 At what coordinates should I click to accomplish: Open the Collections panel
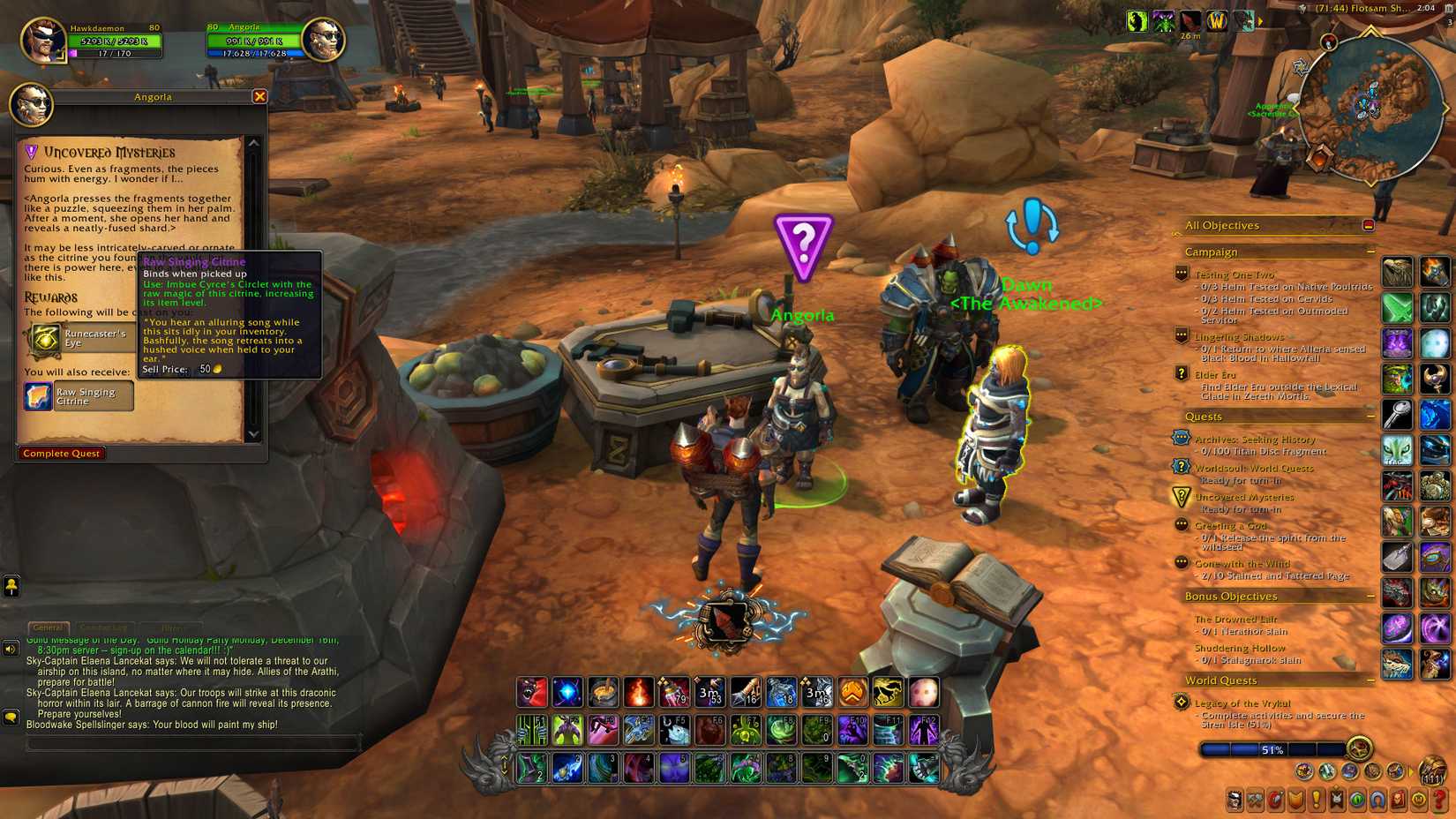coord(1377,800)
